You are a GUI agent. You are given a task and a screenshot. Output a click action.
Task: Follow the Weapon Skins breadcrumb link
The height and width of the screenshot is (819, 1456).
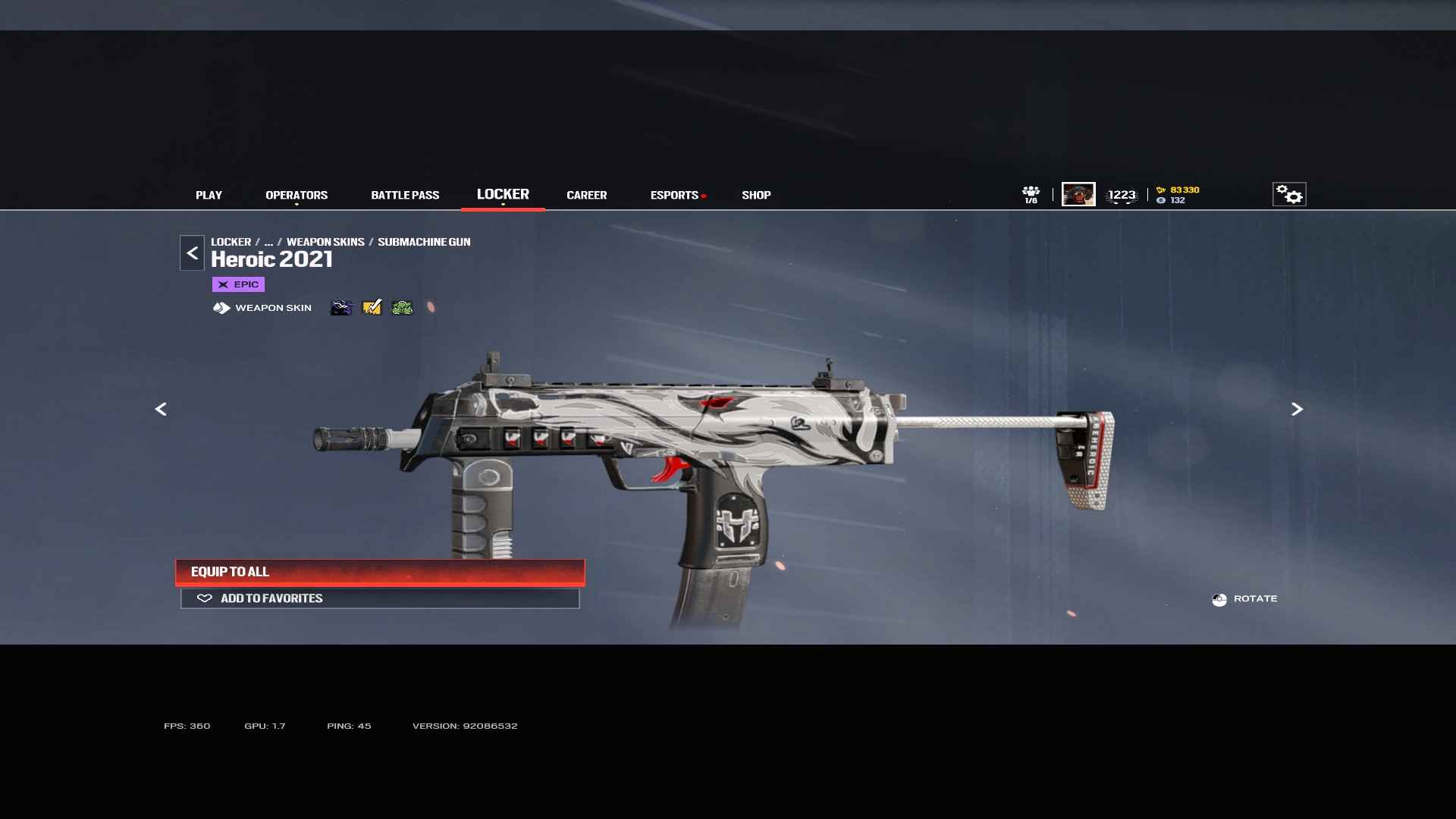point(325,242)
